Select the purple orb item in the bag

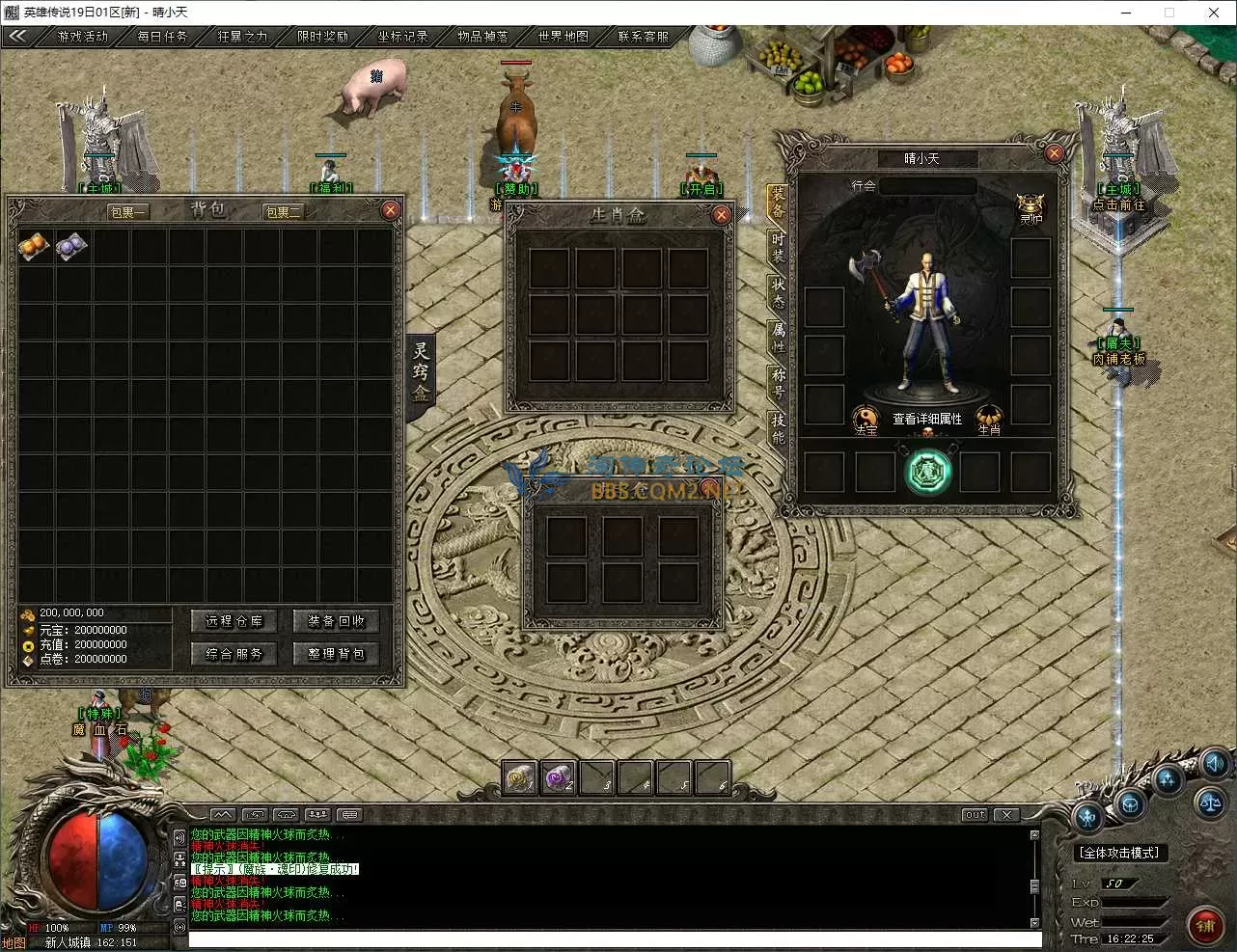point(72,247)
